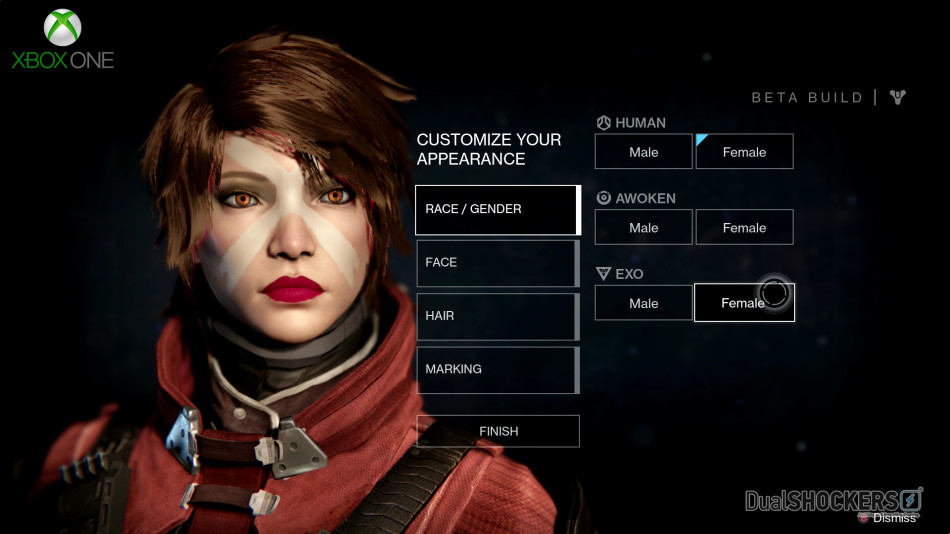Viewport: 950px width, 534px height.
Task: Pick Awoken Male
Action: point(643,228)
